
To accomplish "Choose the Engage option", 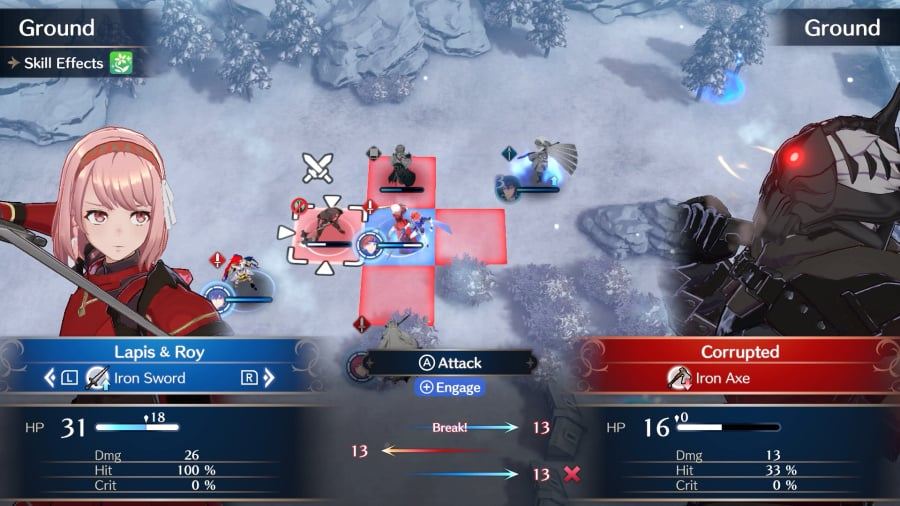I will pos(449,388).
